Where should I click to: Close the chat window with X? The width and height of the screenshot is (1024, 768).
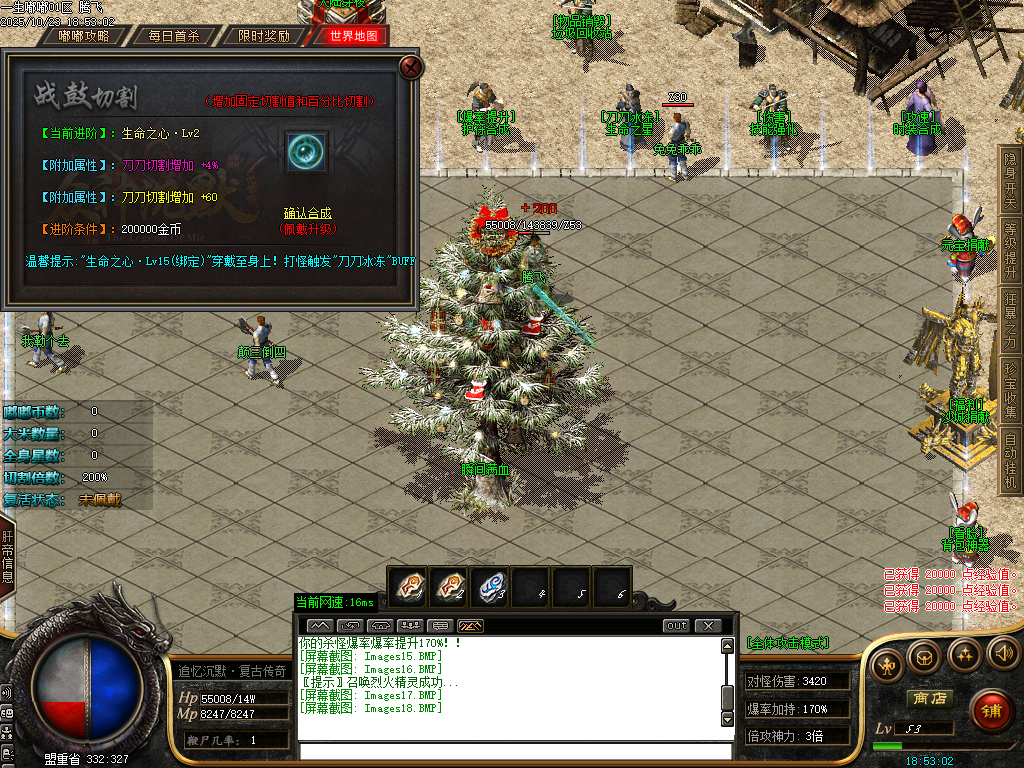tap(707, 626)
